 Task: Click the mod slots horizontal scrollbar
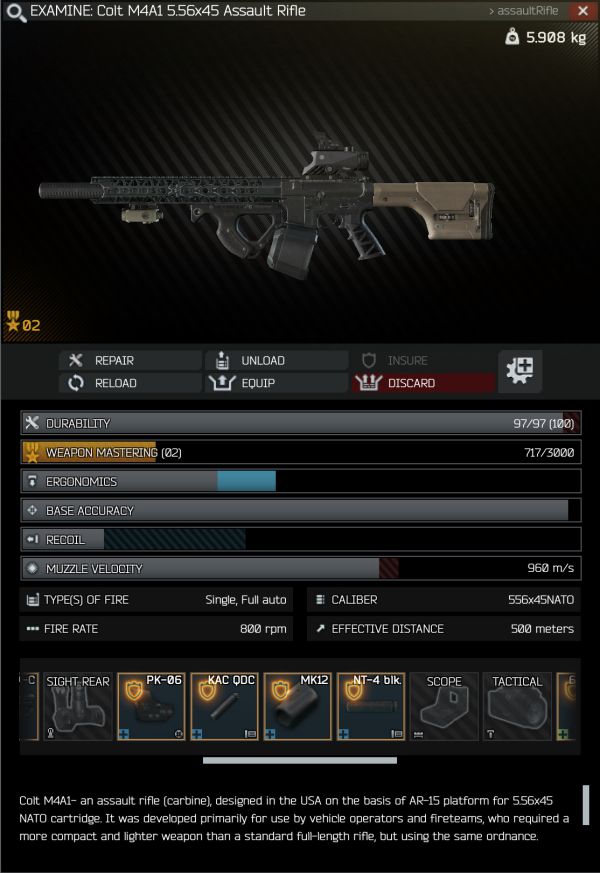(x=299, y=760)
